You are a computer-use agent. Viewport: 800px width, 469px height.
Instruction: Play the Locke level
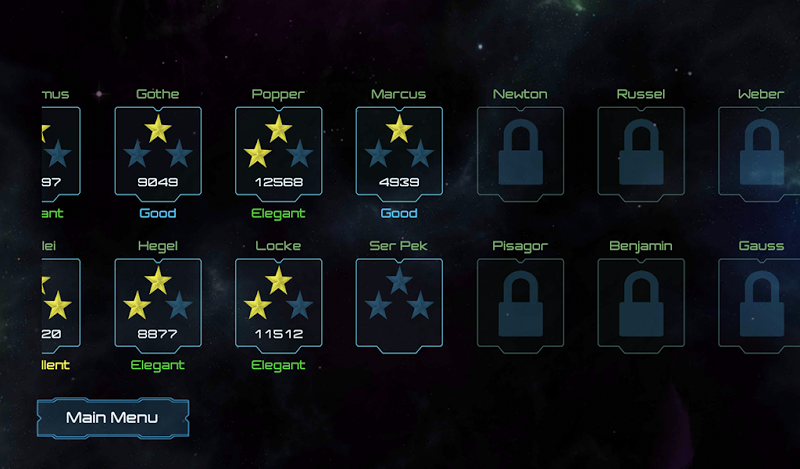tap(278, 303)
